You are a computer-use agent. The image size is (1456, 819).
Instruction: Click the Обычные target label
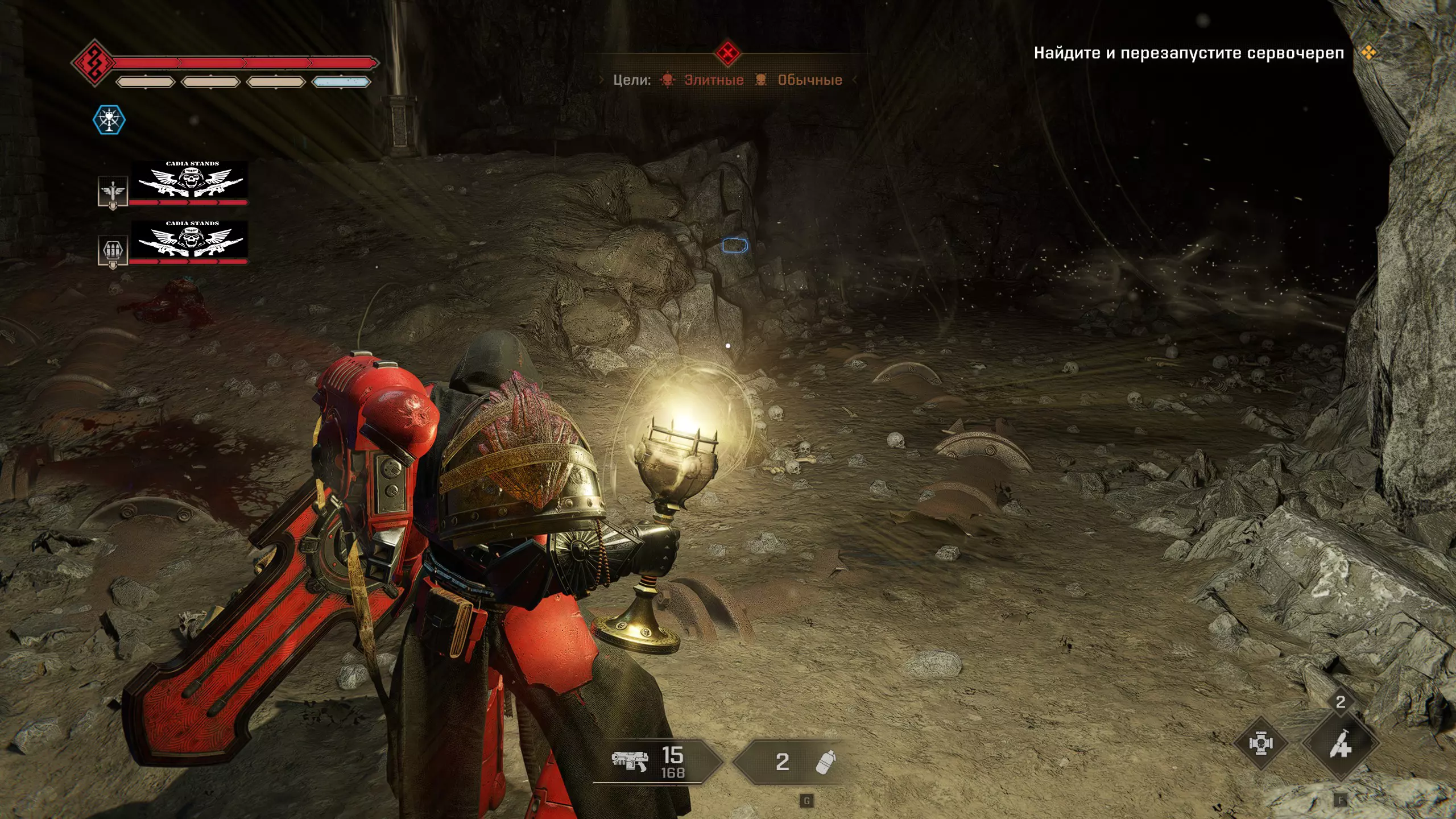click(809, 80)
